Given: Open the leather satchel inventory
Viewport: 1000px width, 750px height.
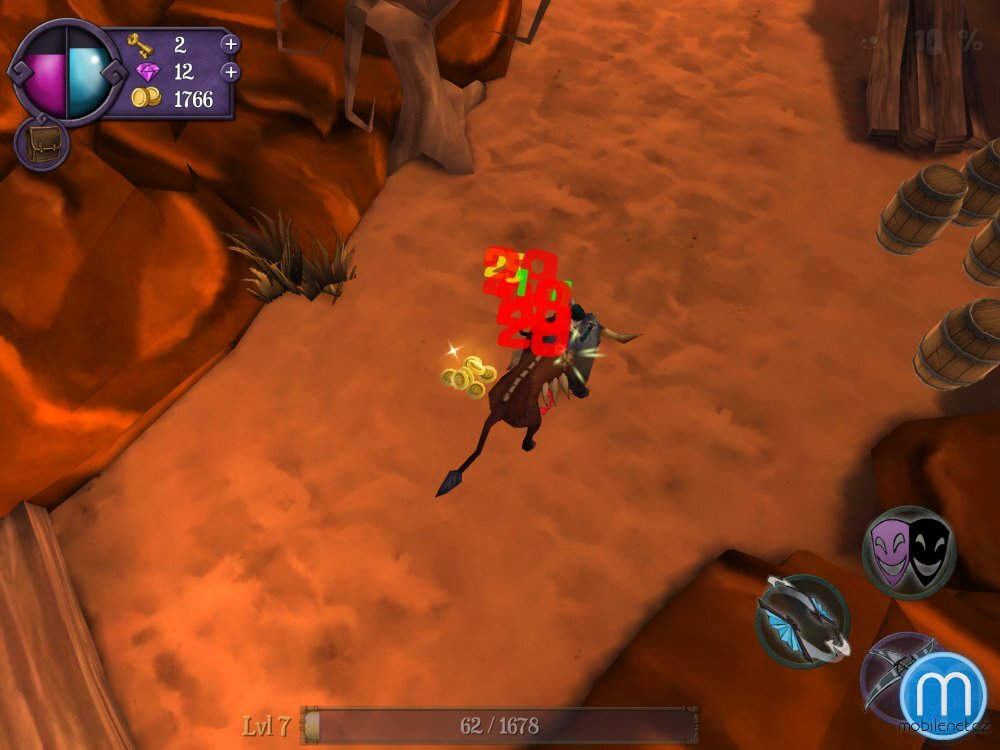Looking at the screenshot, I should [41, 145].
